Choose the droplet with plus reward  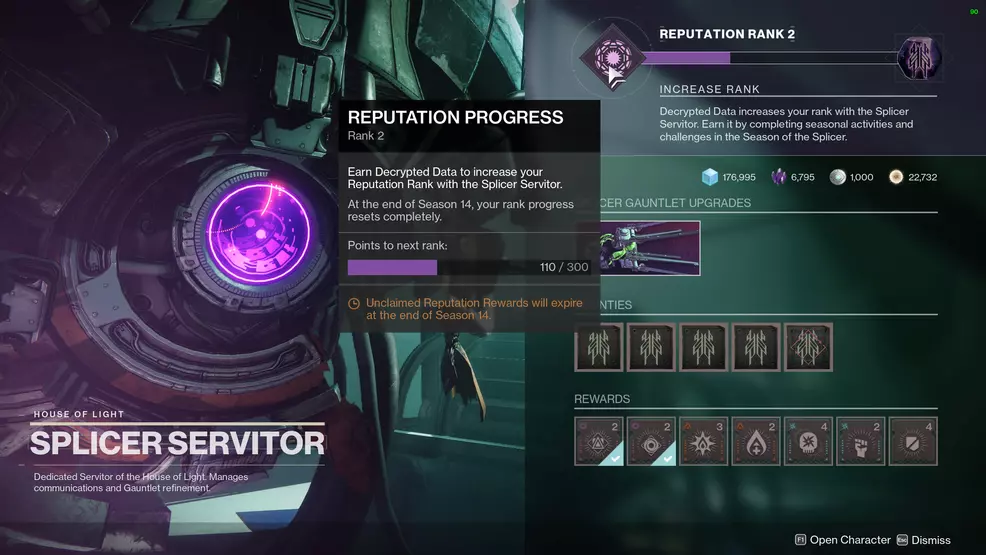755,441
